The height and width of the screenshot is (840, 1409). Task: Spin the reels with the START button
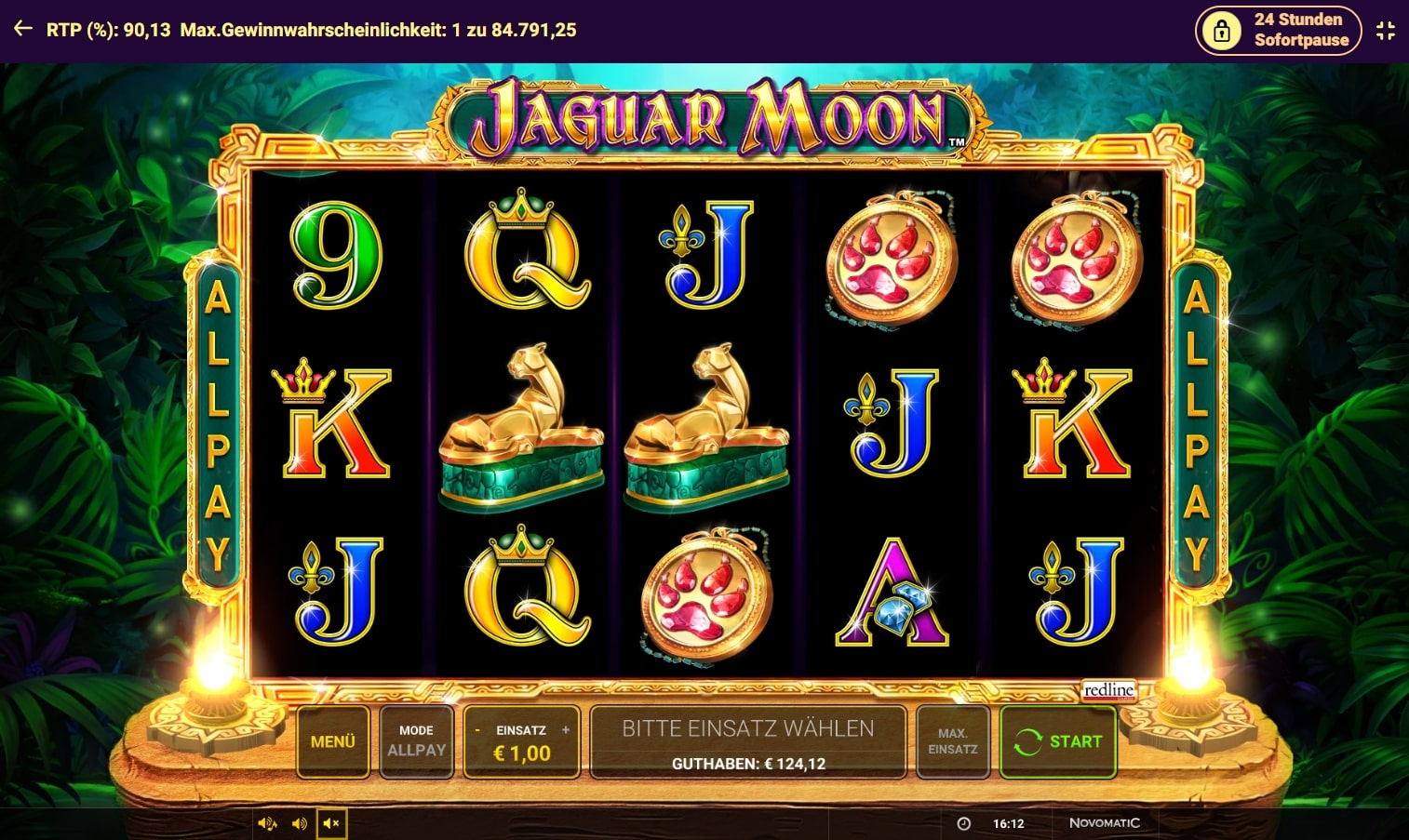click(1058, 741)
